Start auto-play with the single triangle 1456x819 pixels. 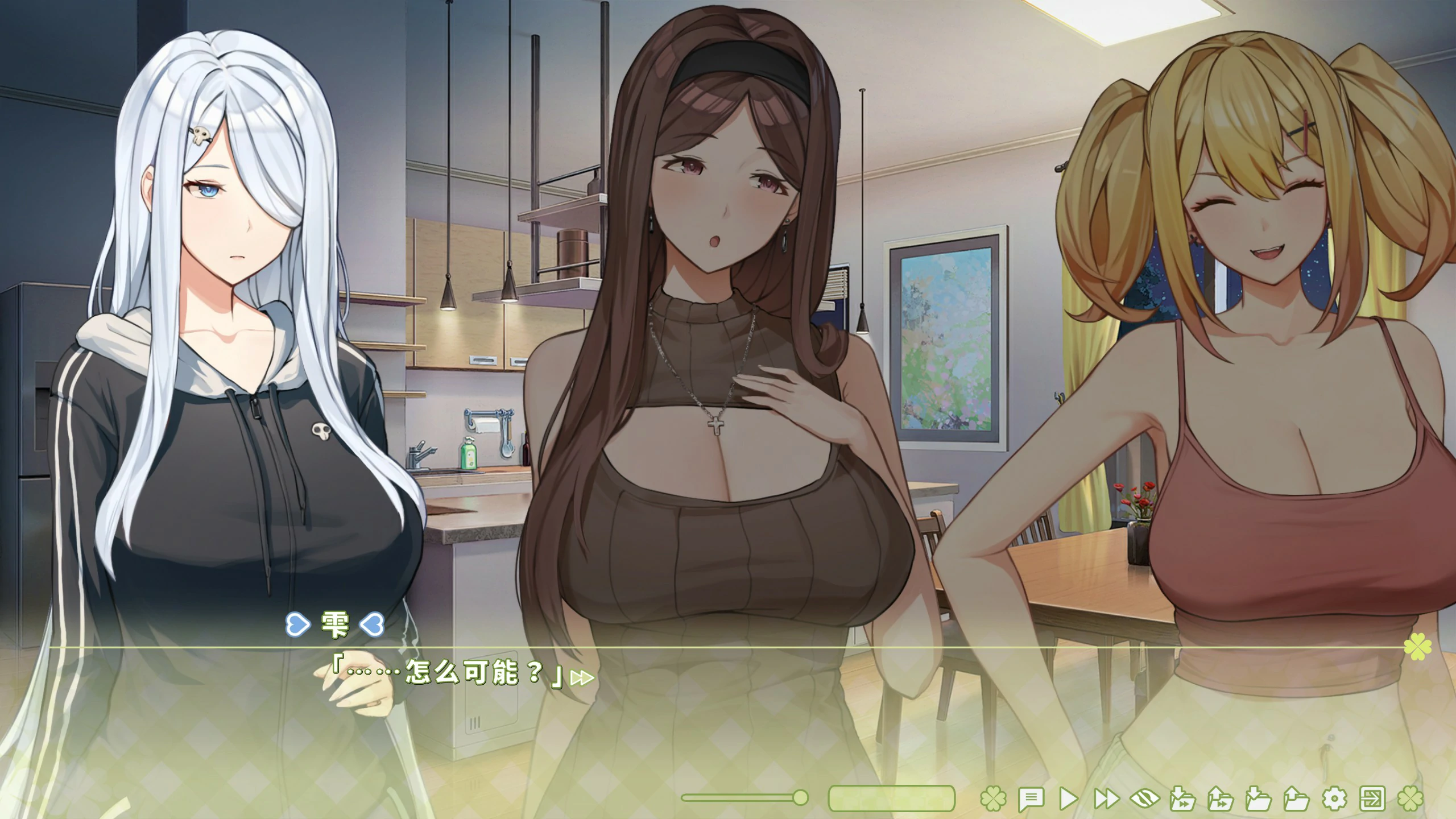(x=1068, y=799)
